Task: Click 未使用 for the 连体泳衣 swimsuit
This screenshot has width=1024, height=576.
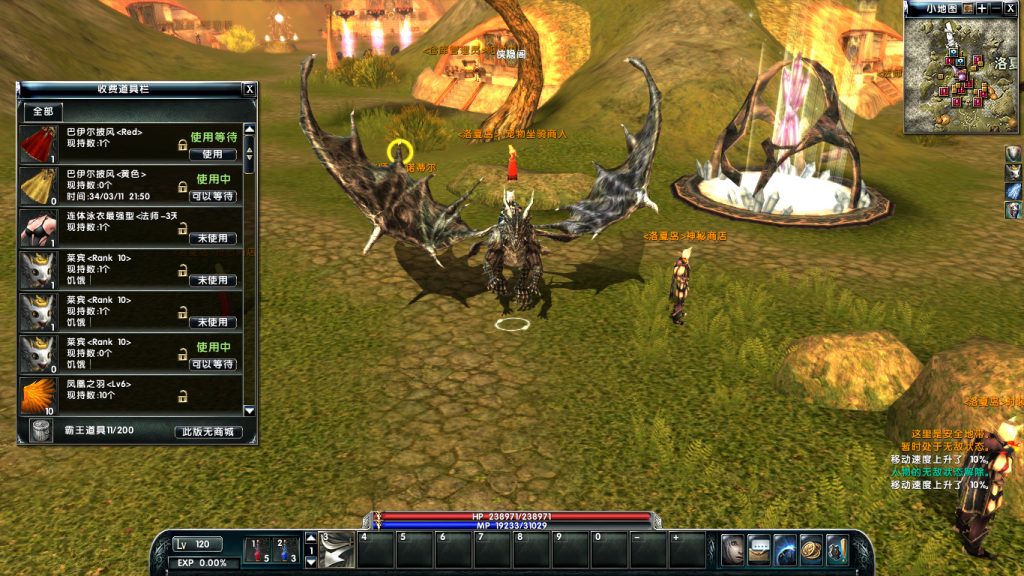Action: coord(212,239)
